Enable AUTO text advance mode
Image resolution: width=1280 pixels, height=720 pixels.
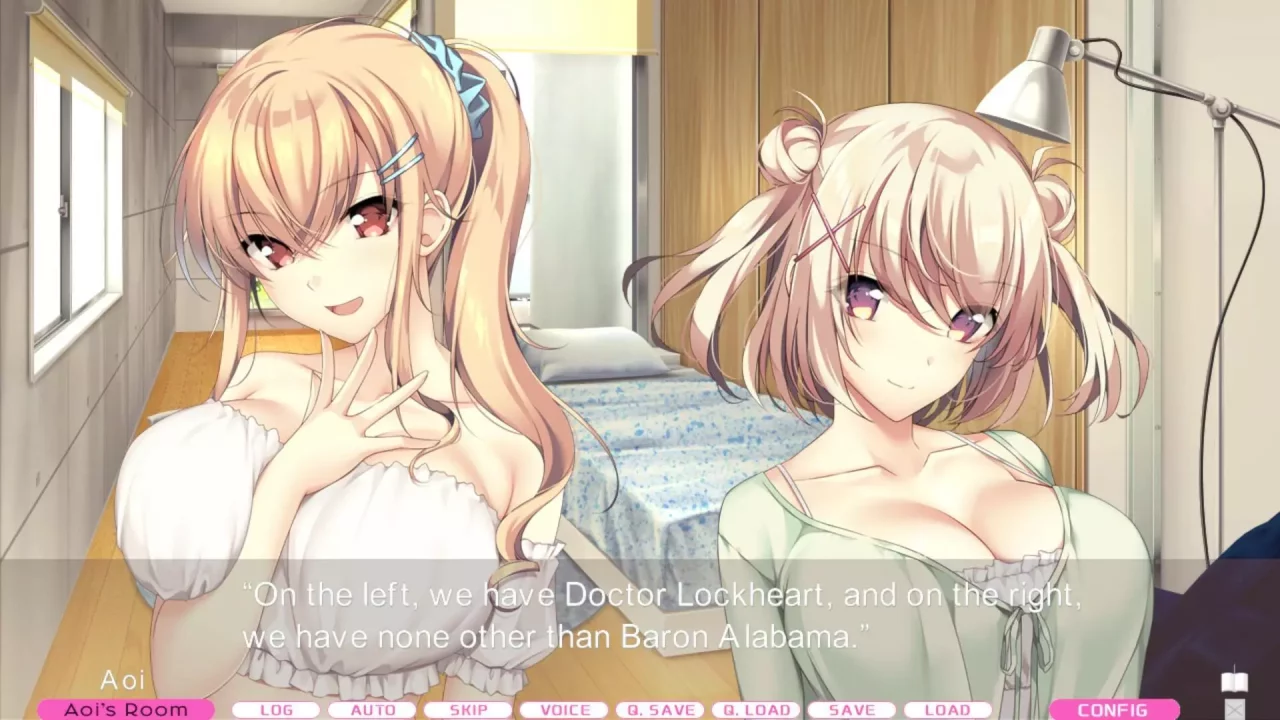tap(375, 709)
